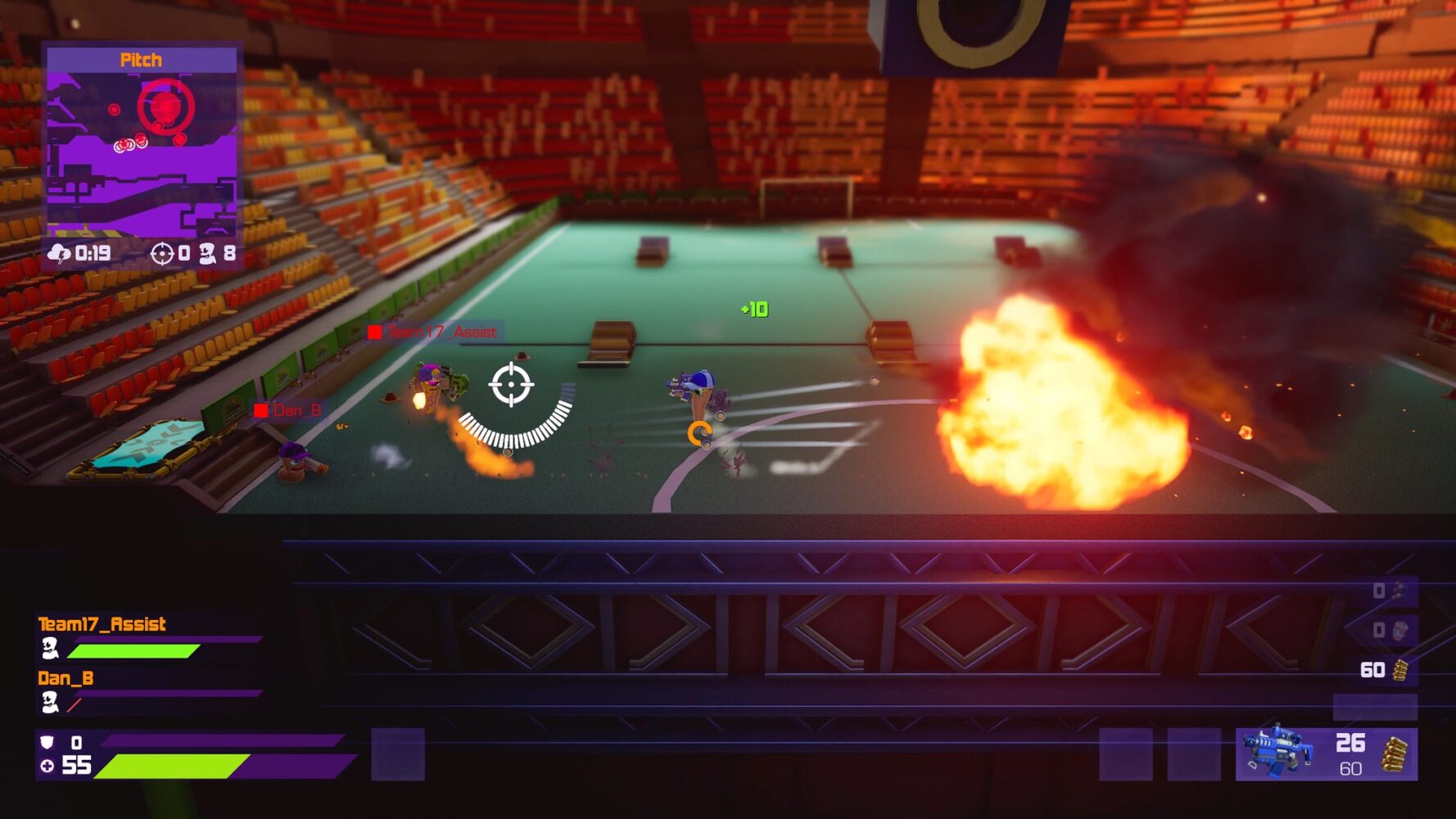Click the ammo bullets icon showing 60
Screen dimensions: 1456x819
pos(1399,669)
